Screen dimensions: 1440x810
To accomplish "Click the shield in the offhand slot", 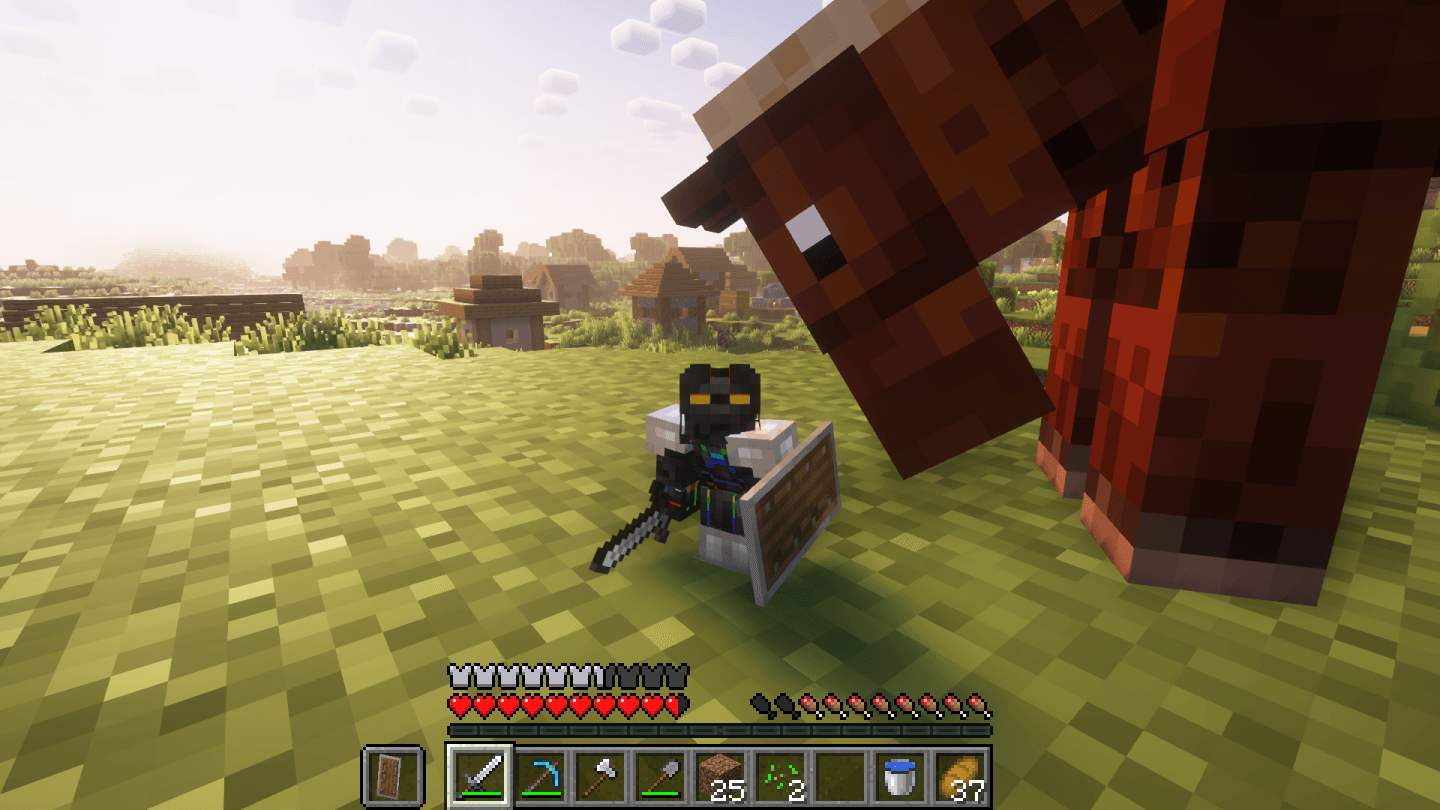I will tap(392, 775).
